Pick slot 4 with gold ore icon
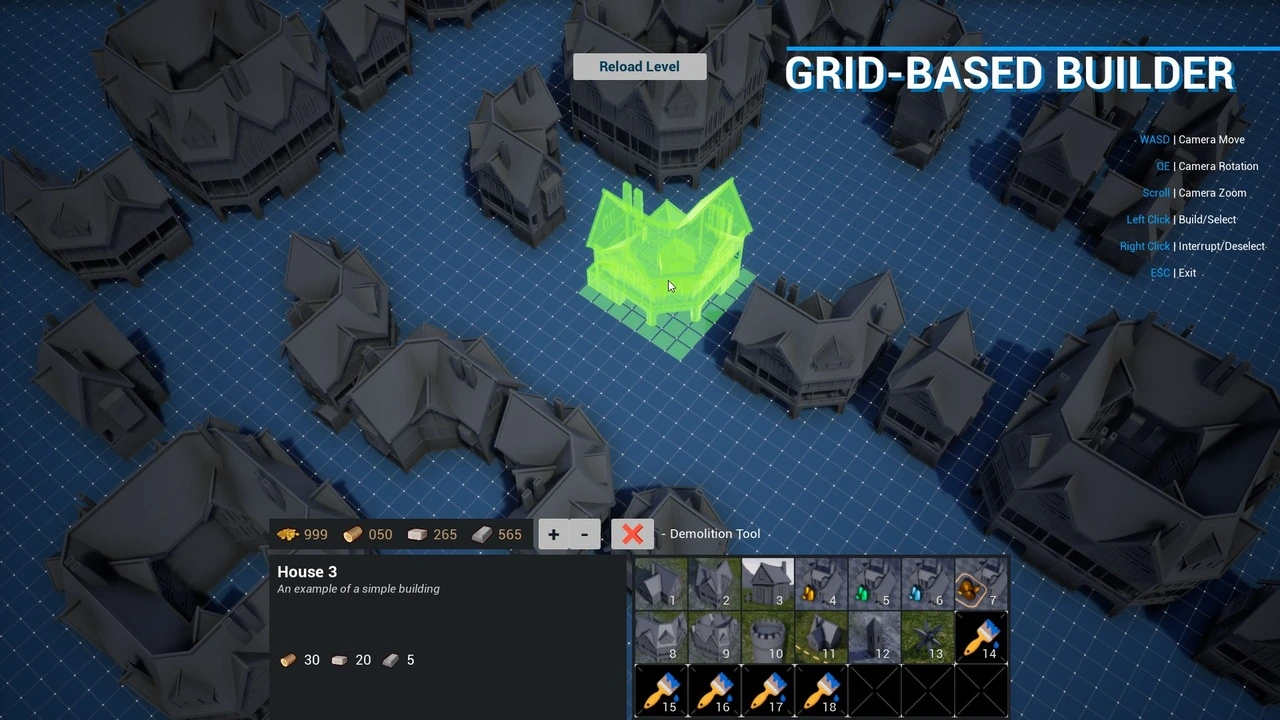The width and height of the screenshot is (1280, 720). click(821, 584)
